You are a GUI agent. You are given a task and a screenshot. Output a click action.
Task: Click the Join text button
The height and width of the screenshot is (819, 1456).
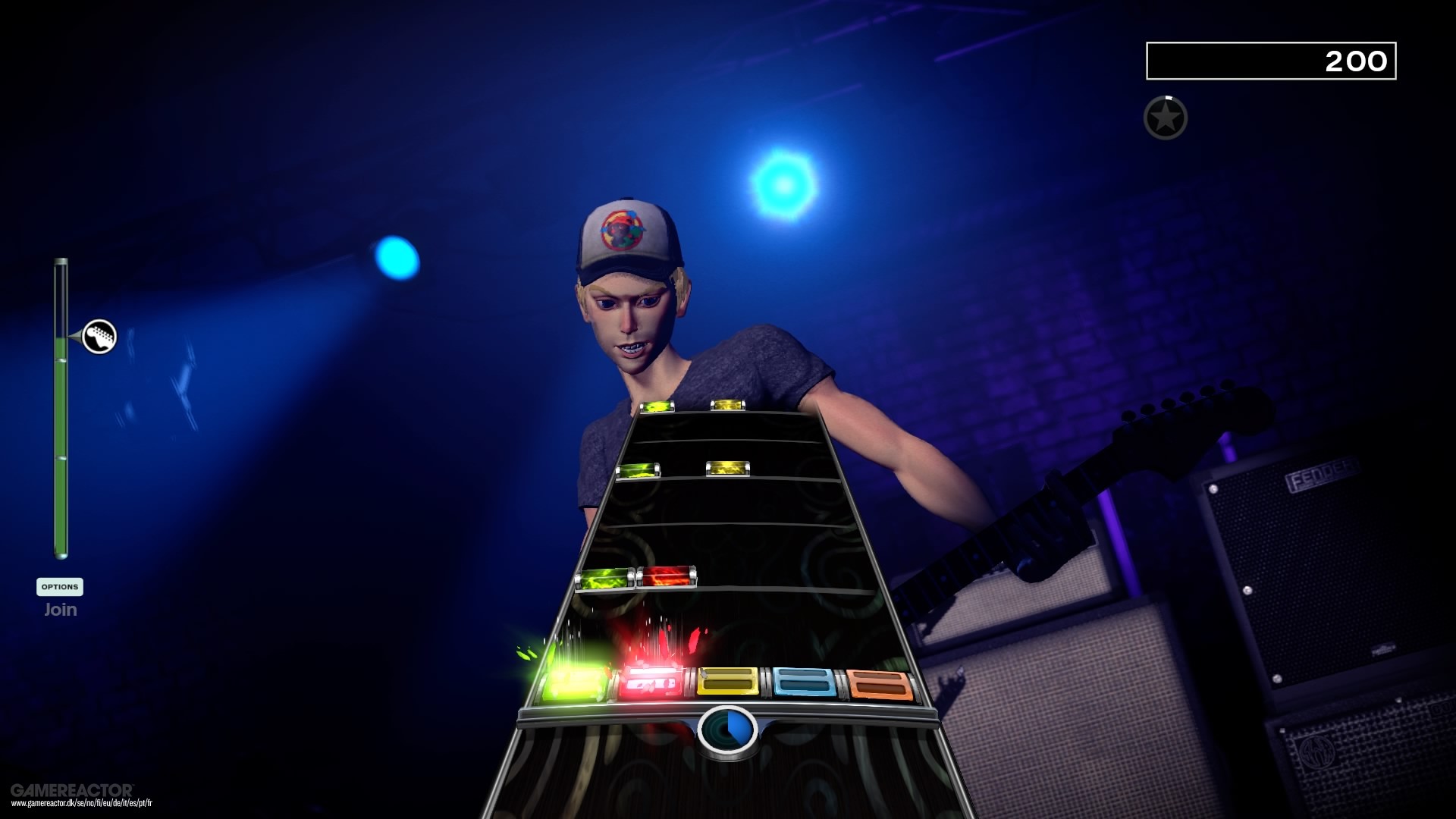61,609
